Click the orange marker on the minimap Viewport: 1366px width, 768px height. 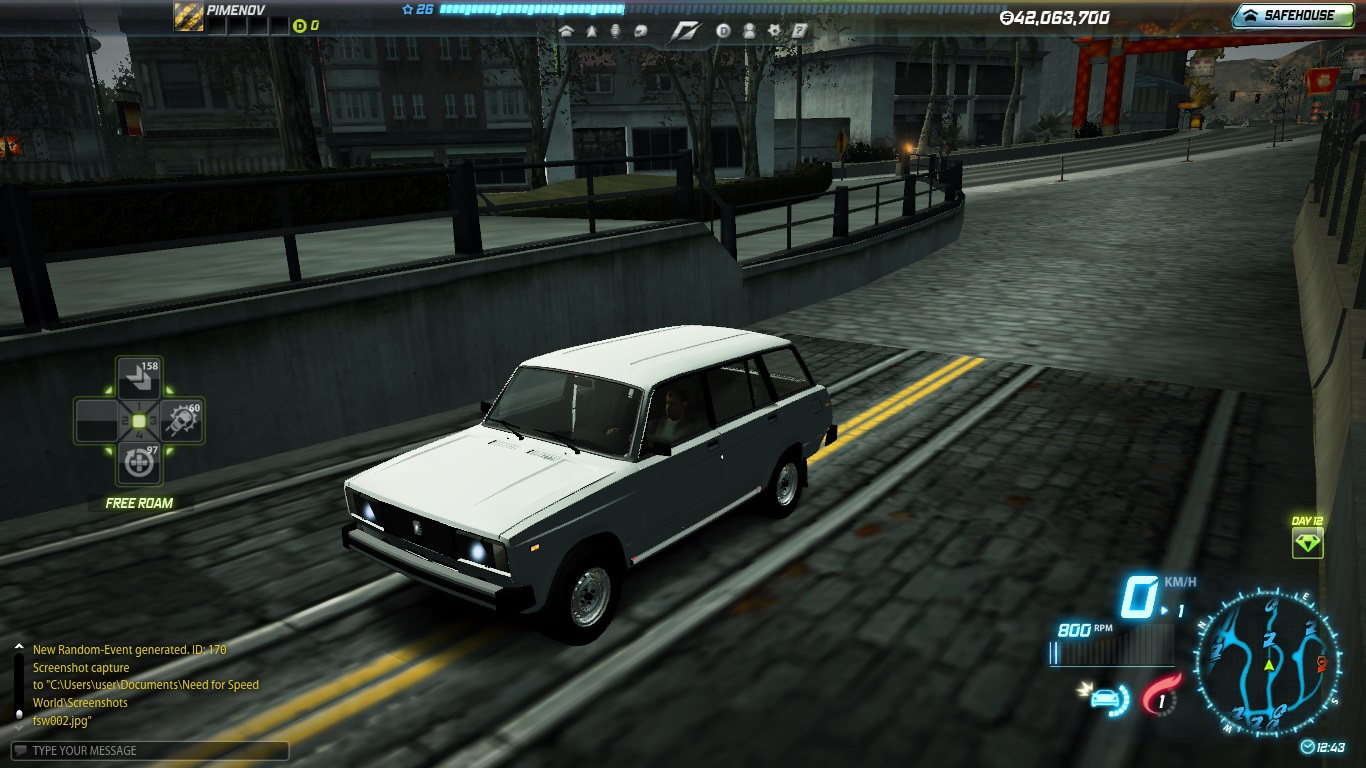click(x=1322, y=663)
